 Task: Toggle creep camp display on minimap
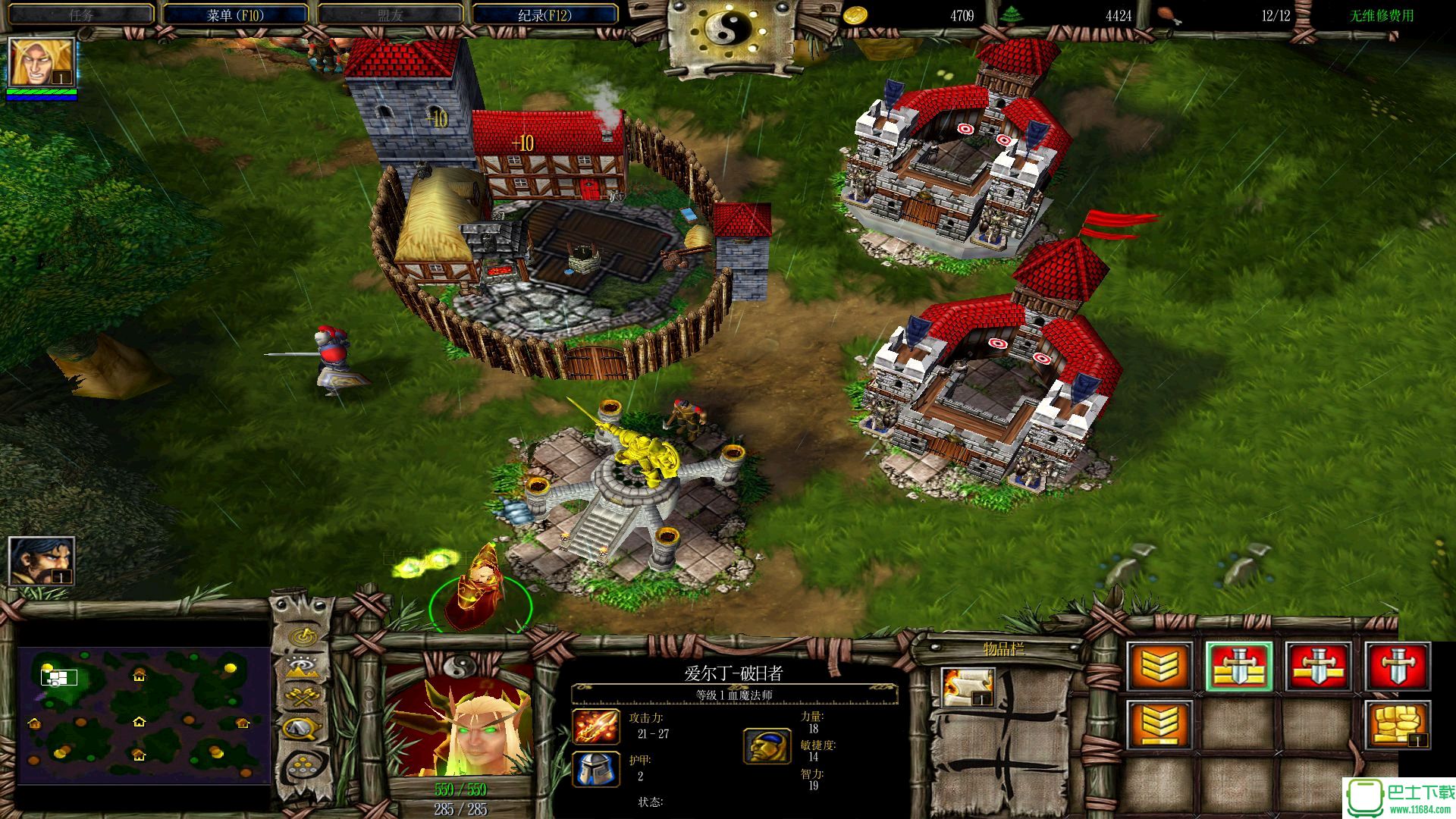pos(303,730)
